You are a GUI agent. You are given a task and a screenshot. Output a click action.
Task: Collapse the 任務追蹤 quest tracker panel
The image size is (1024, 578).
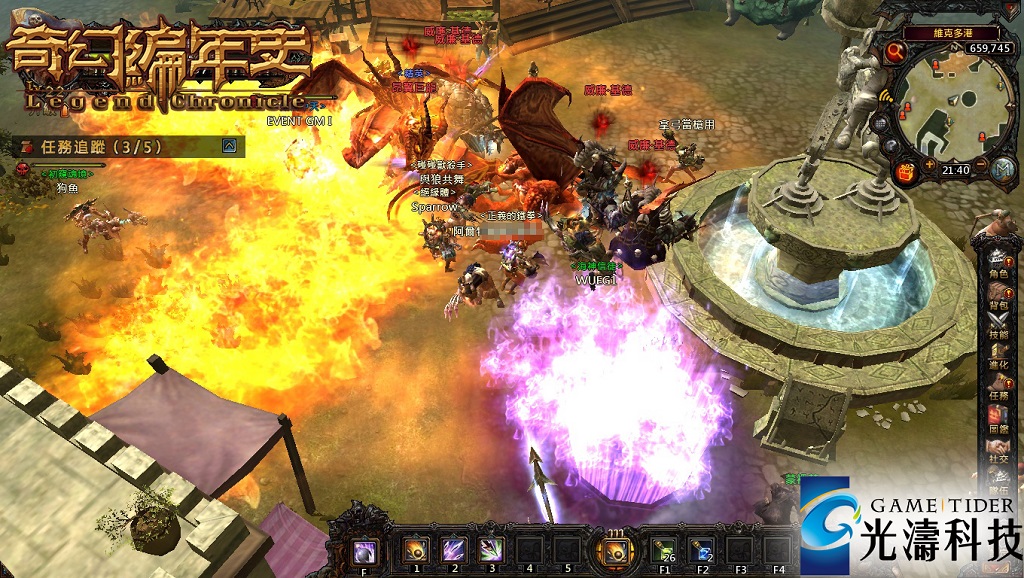click(x=230, y=146)
